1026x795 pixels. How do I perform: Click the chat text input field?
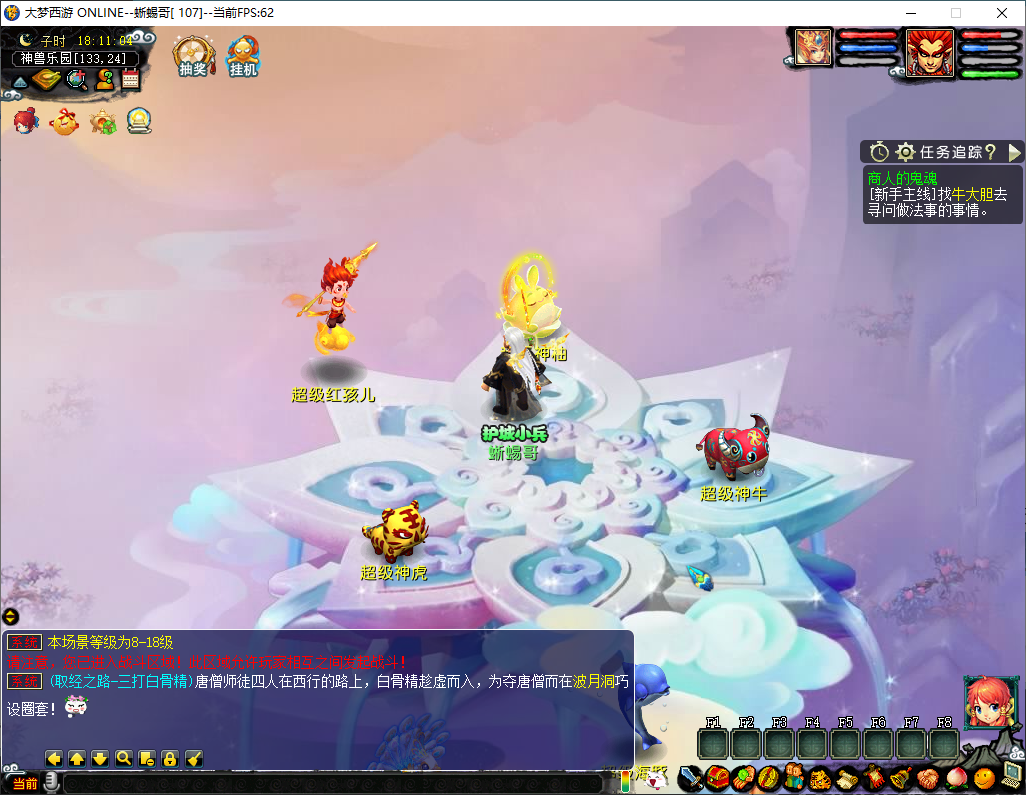pos(330,783)
